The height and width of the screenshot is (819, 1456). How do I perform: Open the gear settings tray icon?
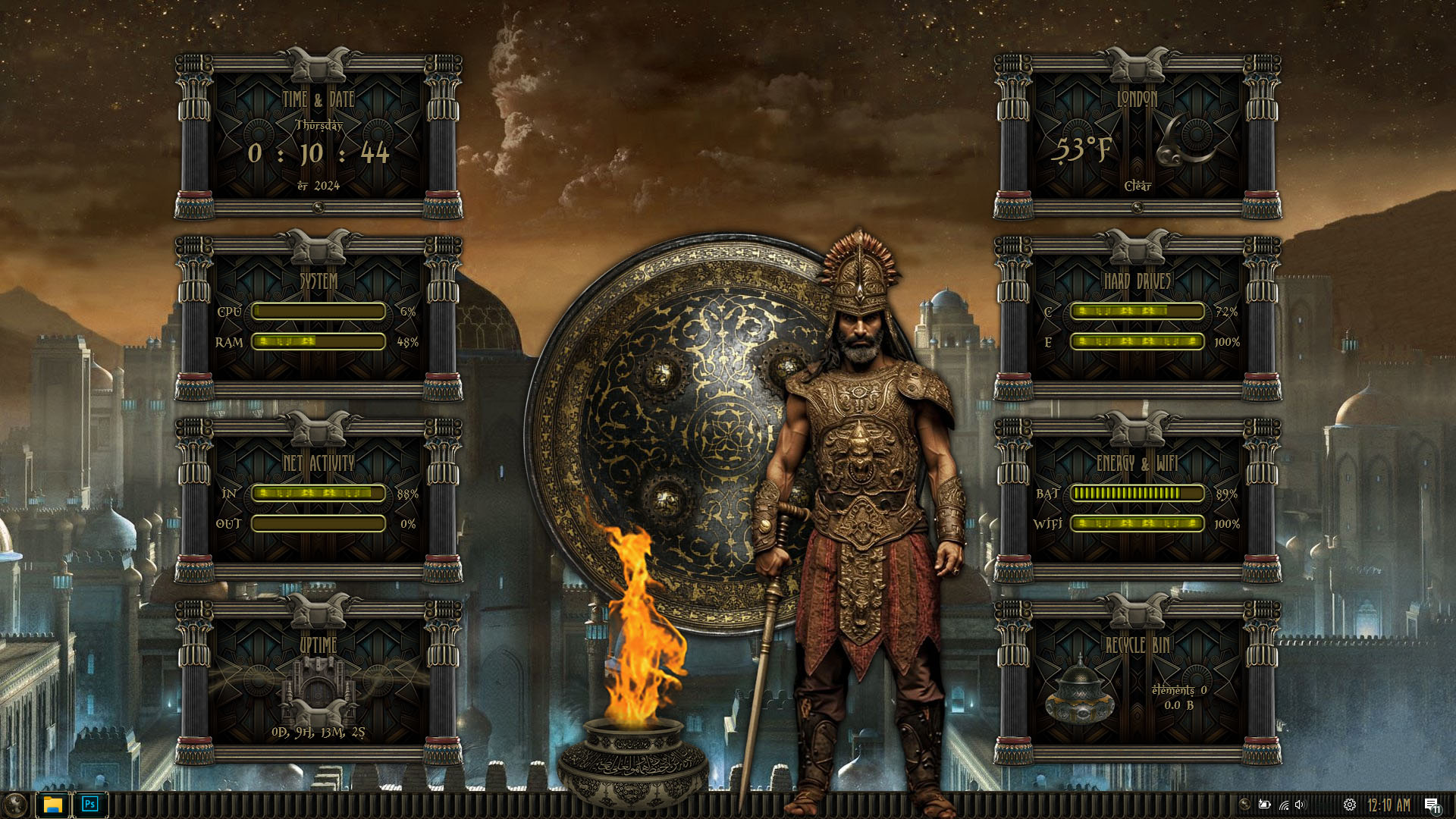point(1350,805)
